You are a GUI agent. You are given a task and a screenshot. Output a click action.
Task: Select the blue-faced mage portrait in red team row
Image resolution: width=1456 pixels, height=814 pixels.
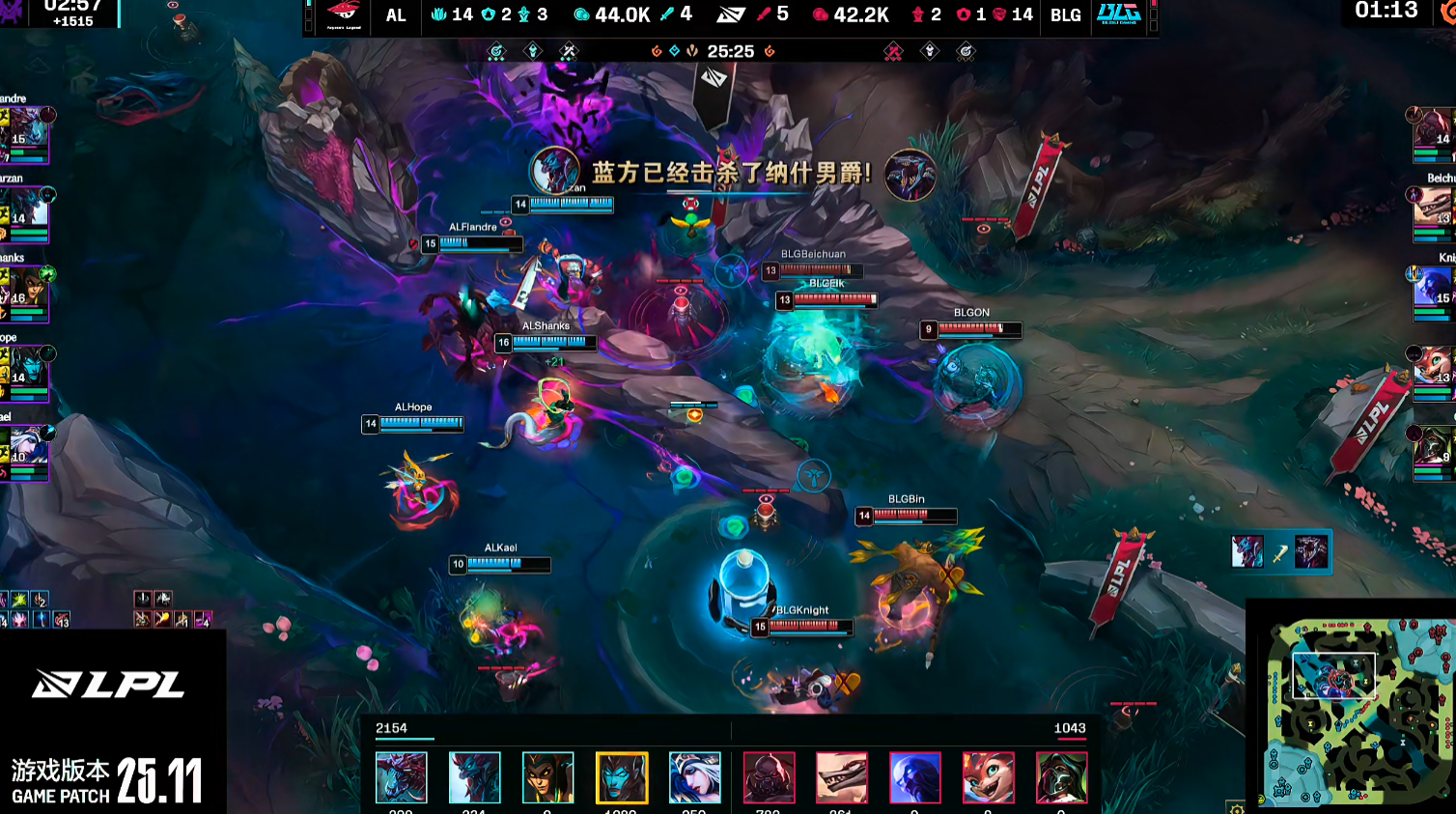click(914, 777)
